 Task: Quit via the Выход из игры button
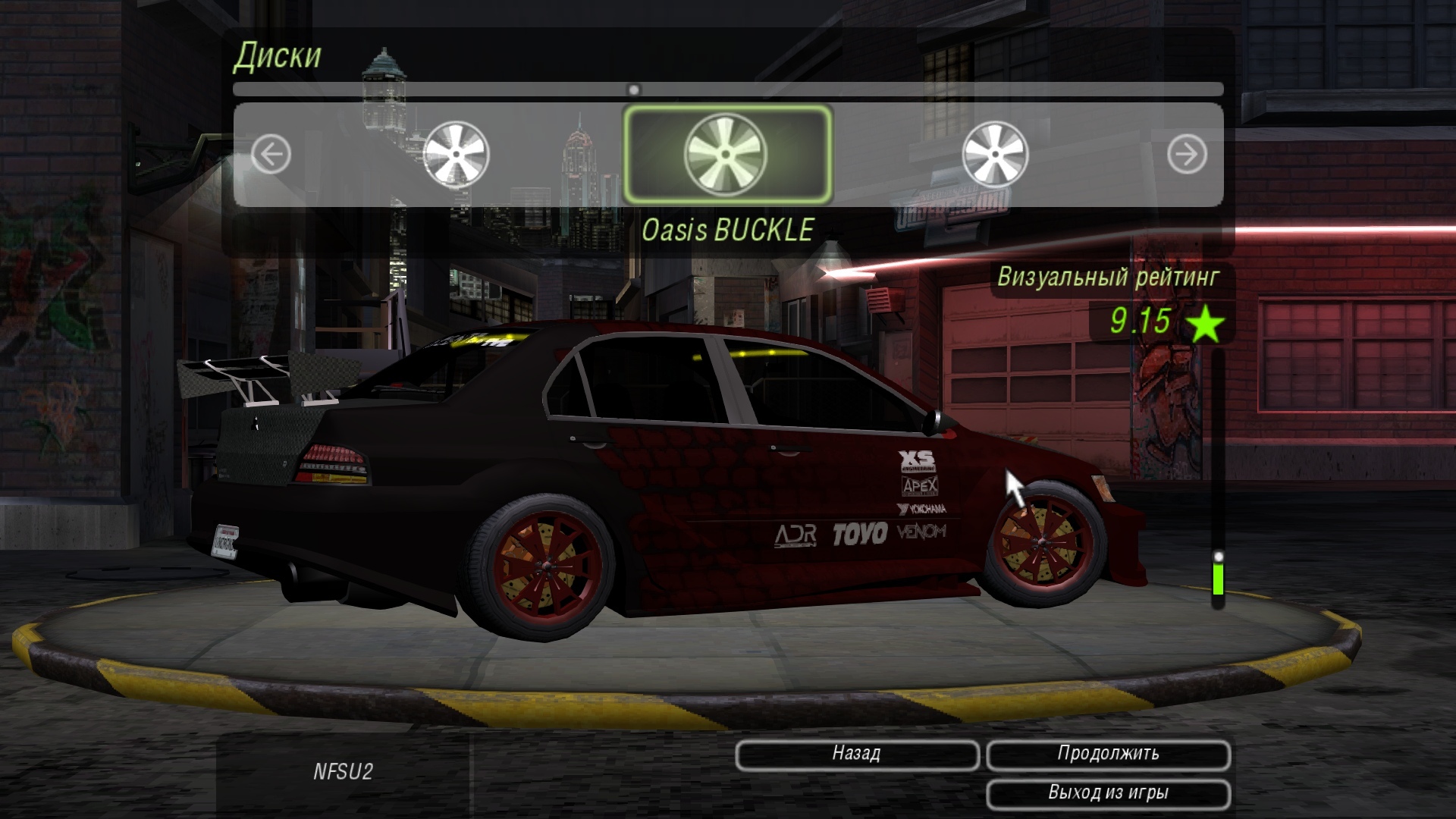click(1108, 793)
